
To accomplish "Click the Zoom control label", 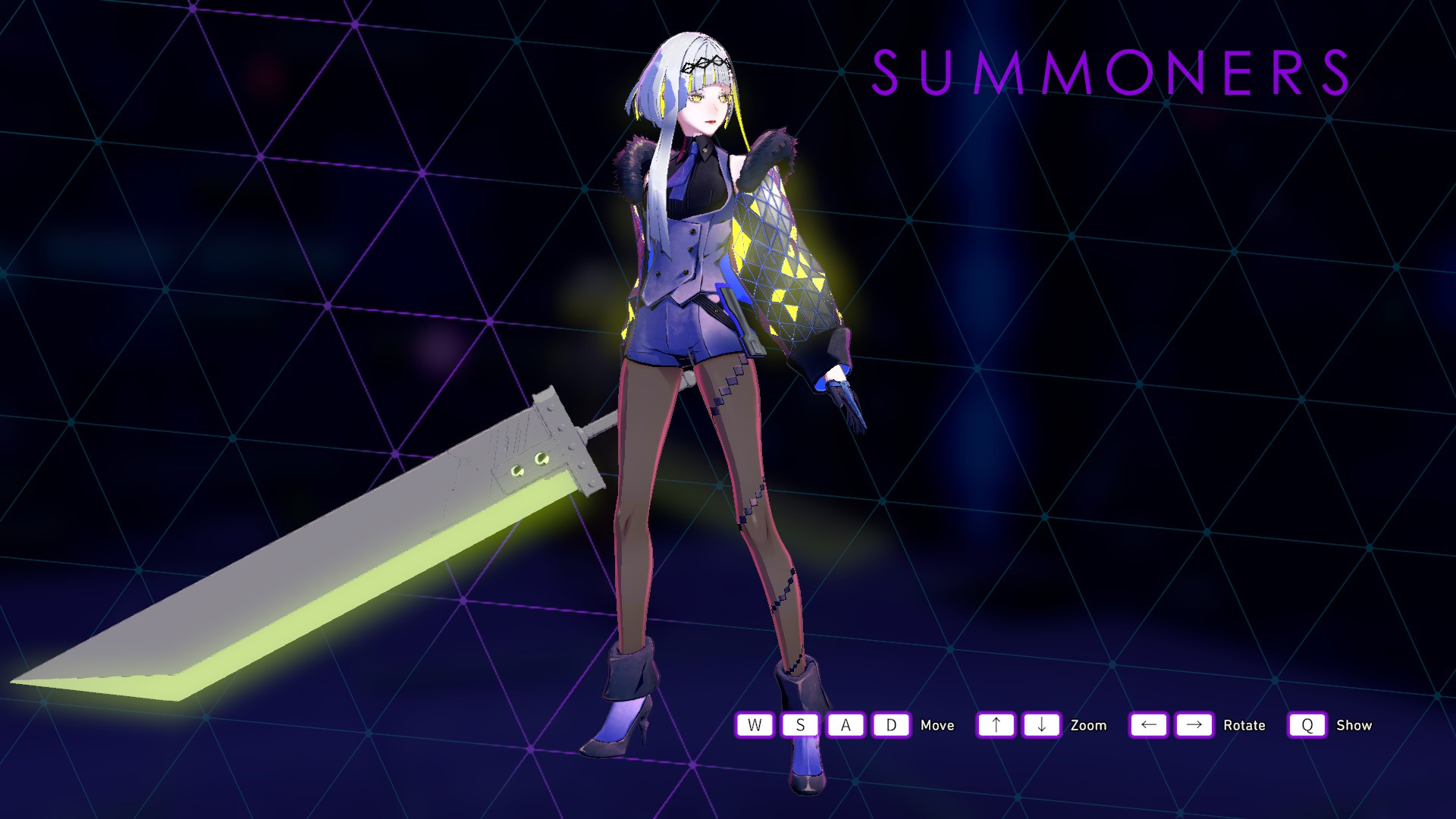I will (1089, 725).
